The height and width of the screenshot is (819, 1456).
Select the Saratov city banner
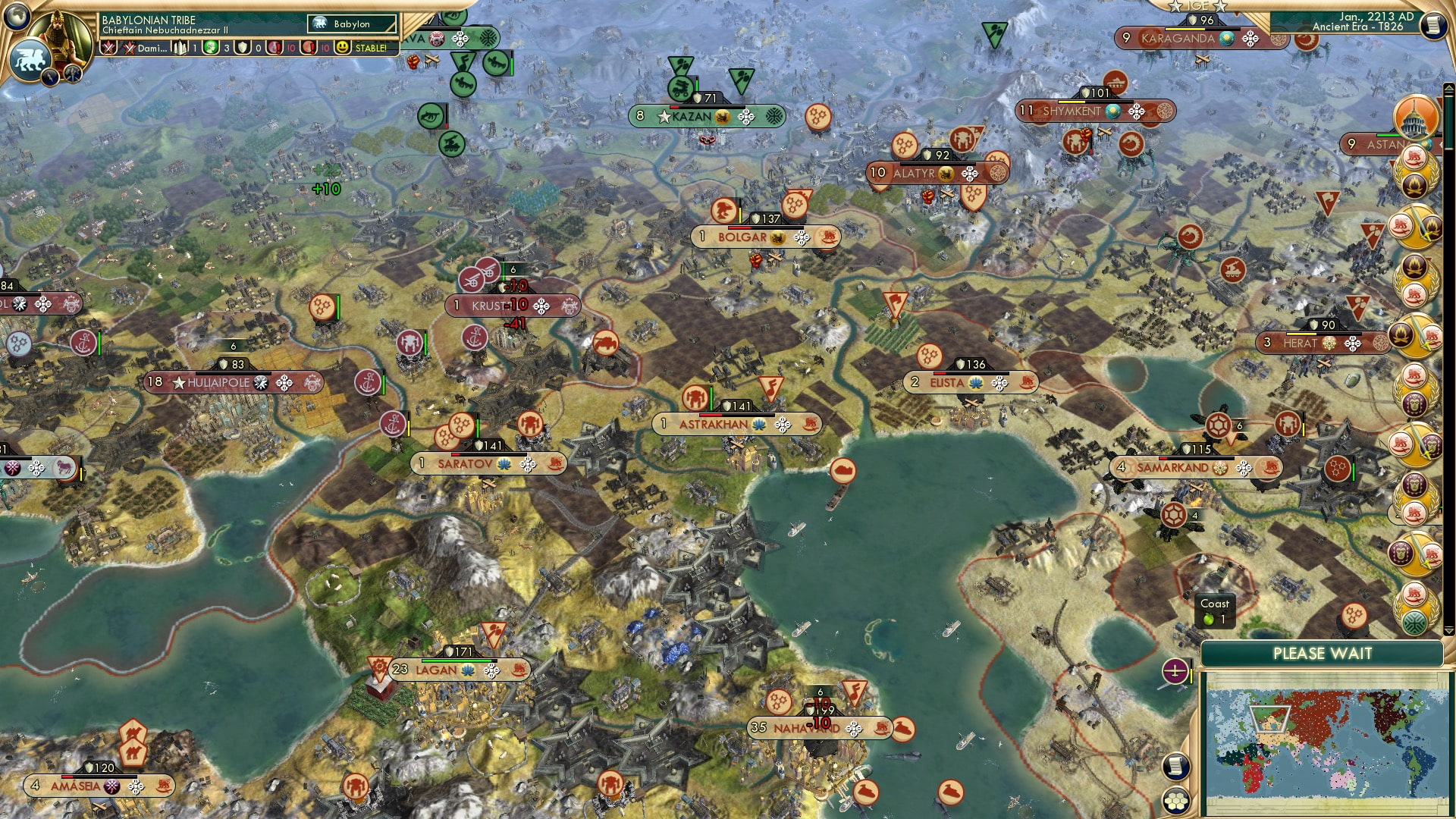464,463
